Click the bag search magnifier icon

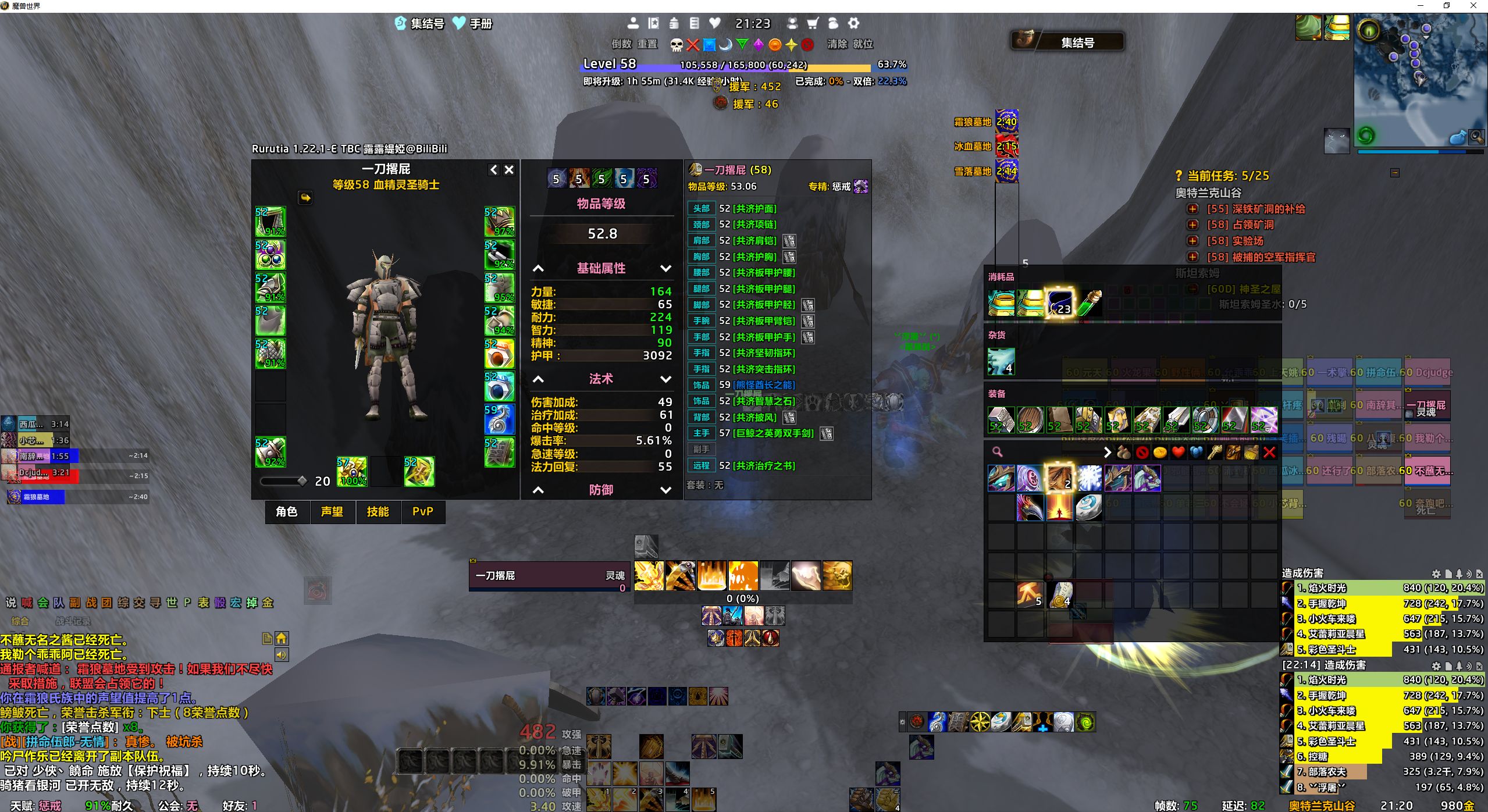click(997, 452)
